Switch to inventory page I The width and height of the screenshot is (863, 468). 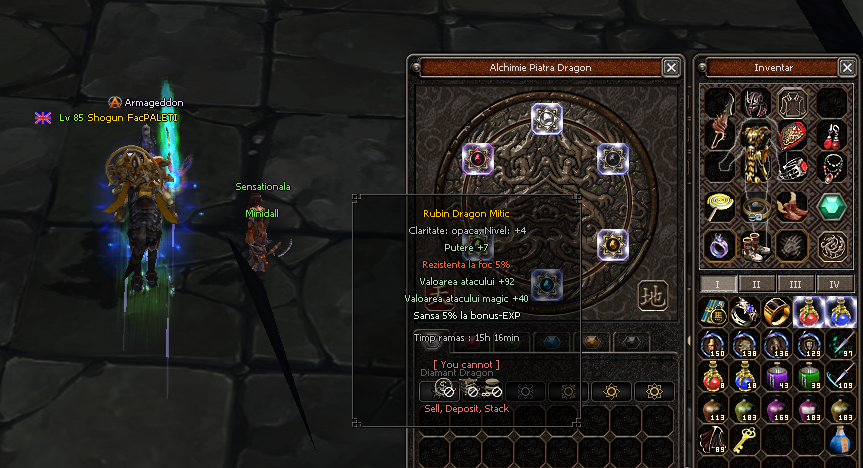[717, 284]
